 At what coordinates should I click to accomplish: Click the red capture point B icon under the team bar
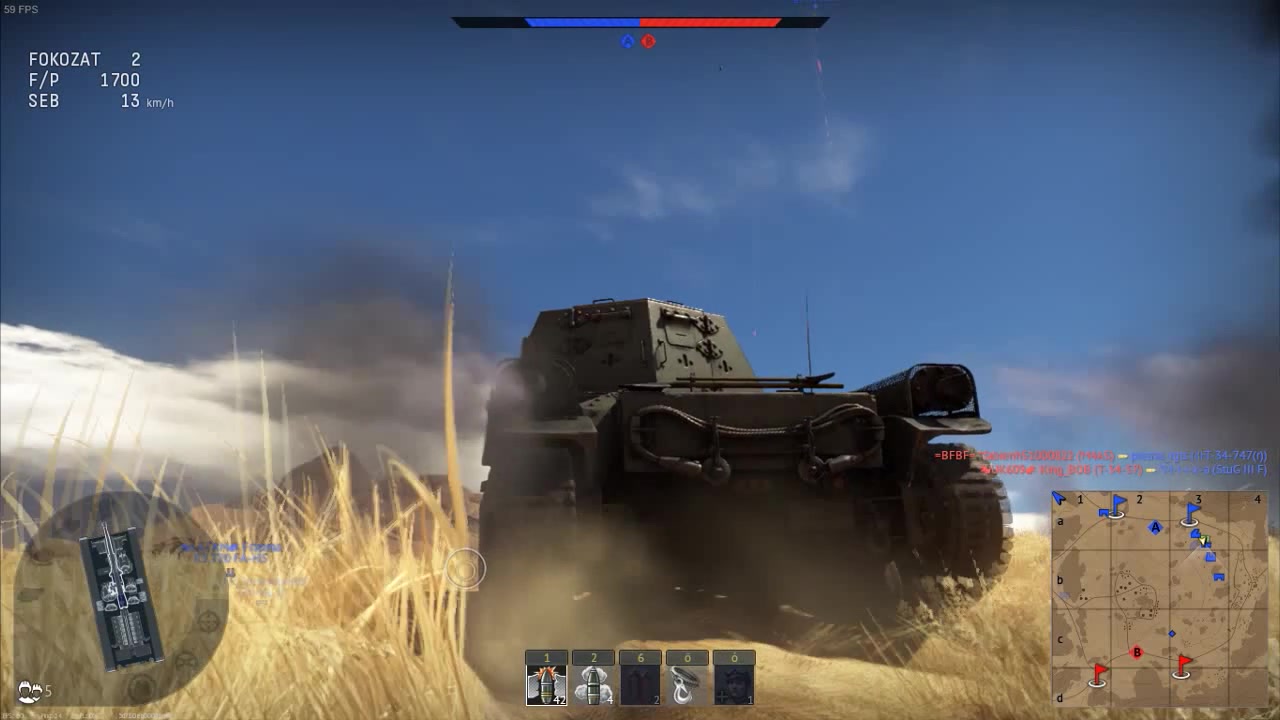coord(647,41)
